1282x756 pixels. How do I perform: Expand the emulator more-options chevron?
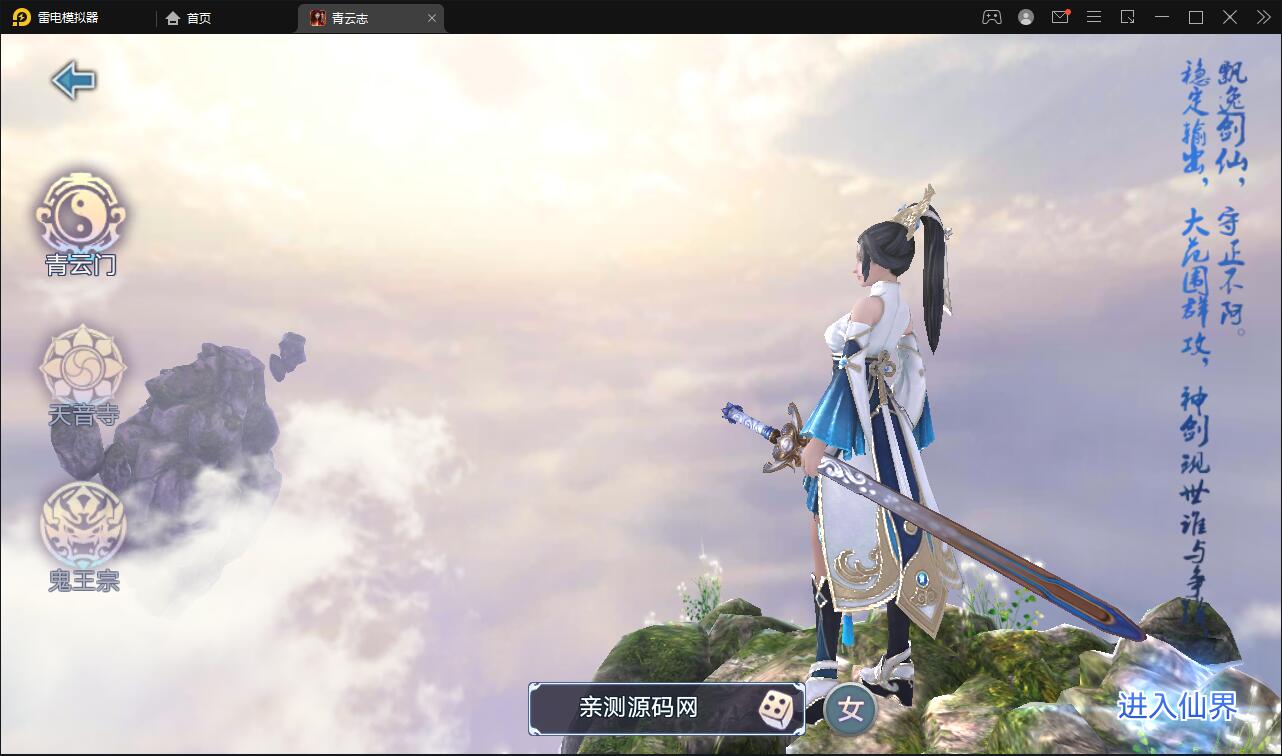(x=1262, y=17)
